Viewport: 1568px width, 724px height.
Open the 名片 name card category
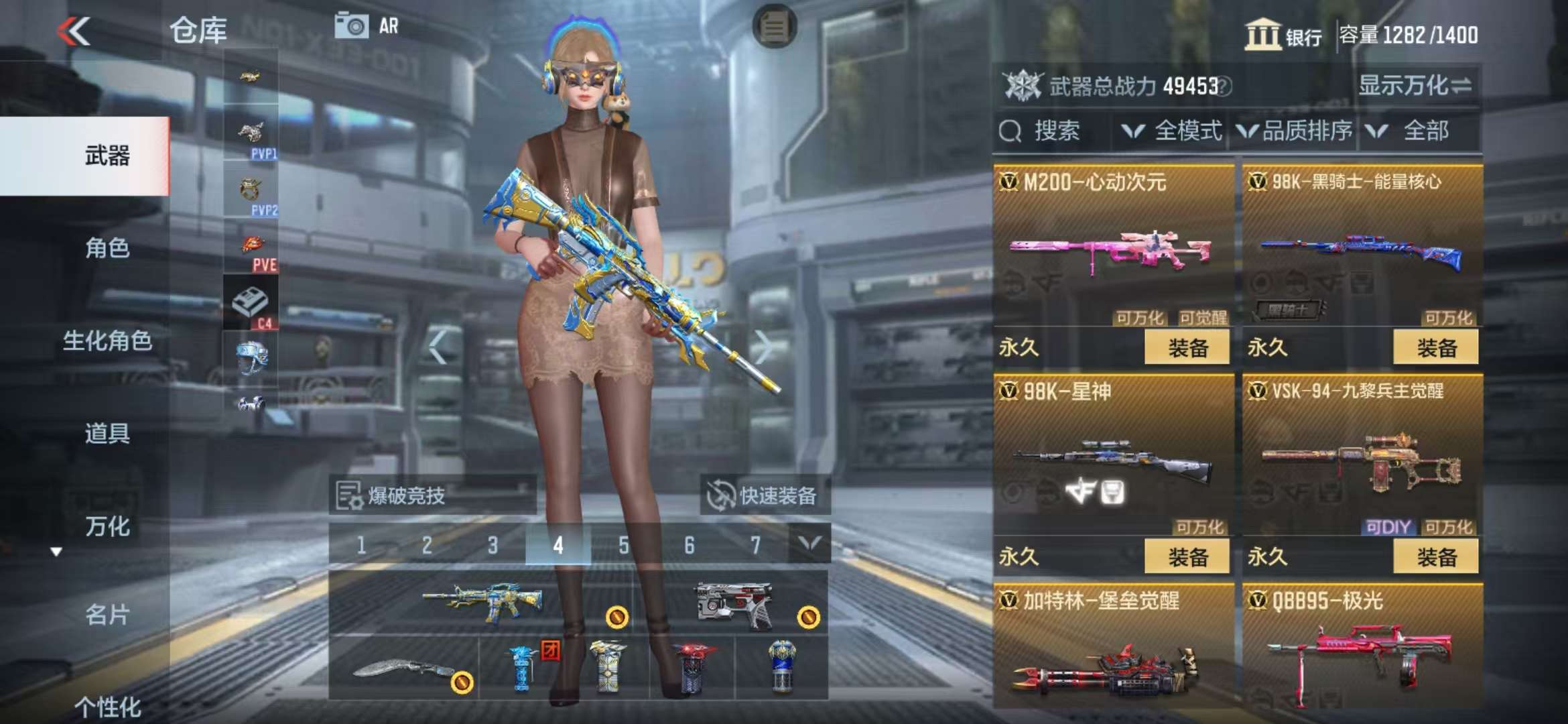[107, 614]
